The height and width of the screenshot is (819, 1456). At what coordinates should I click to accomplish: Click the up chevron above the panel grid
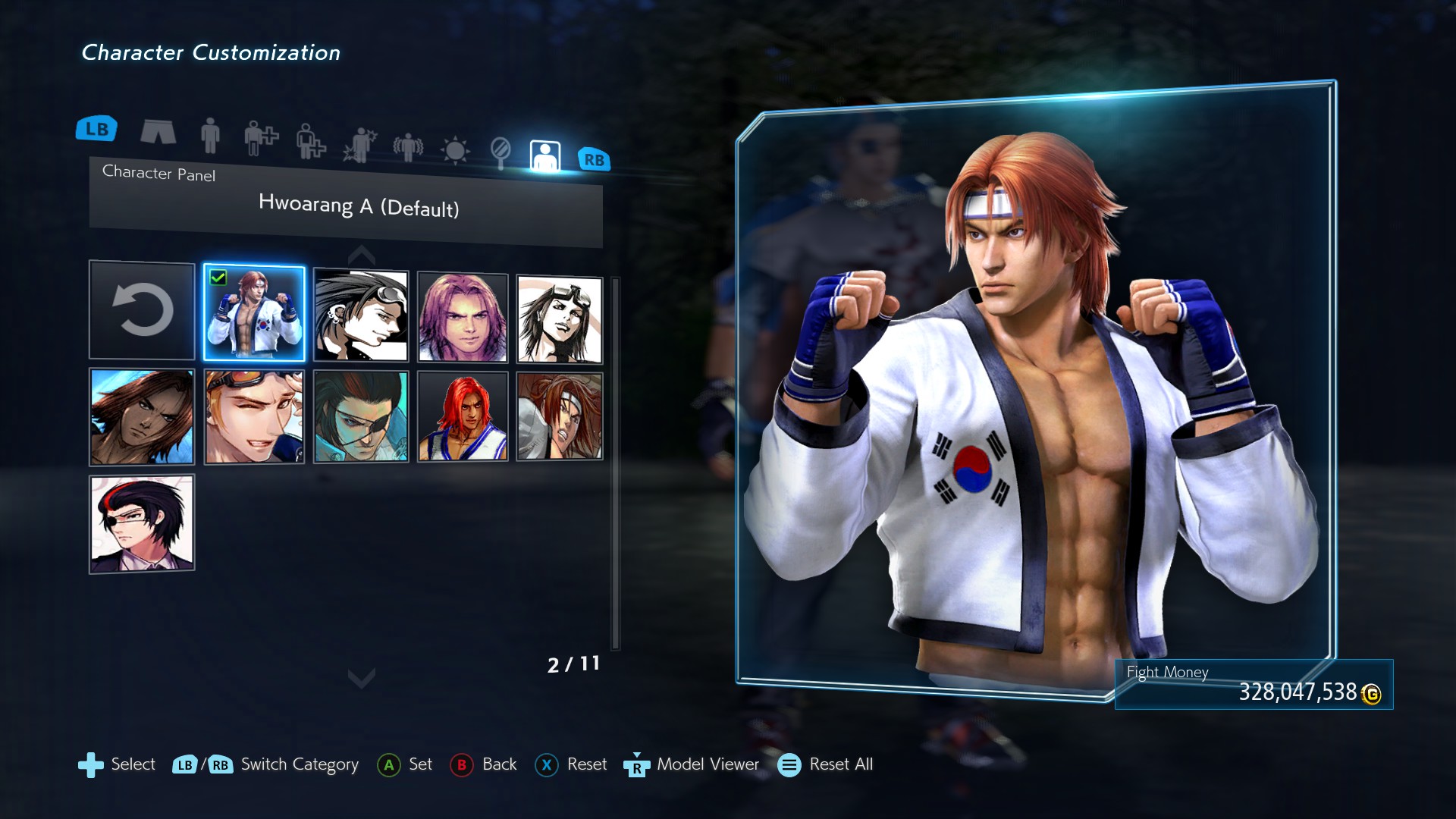(x=361, y=253)
